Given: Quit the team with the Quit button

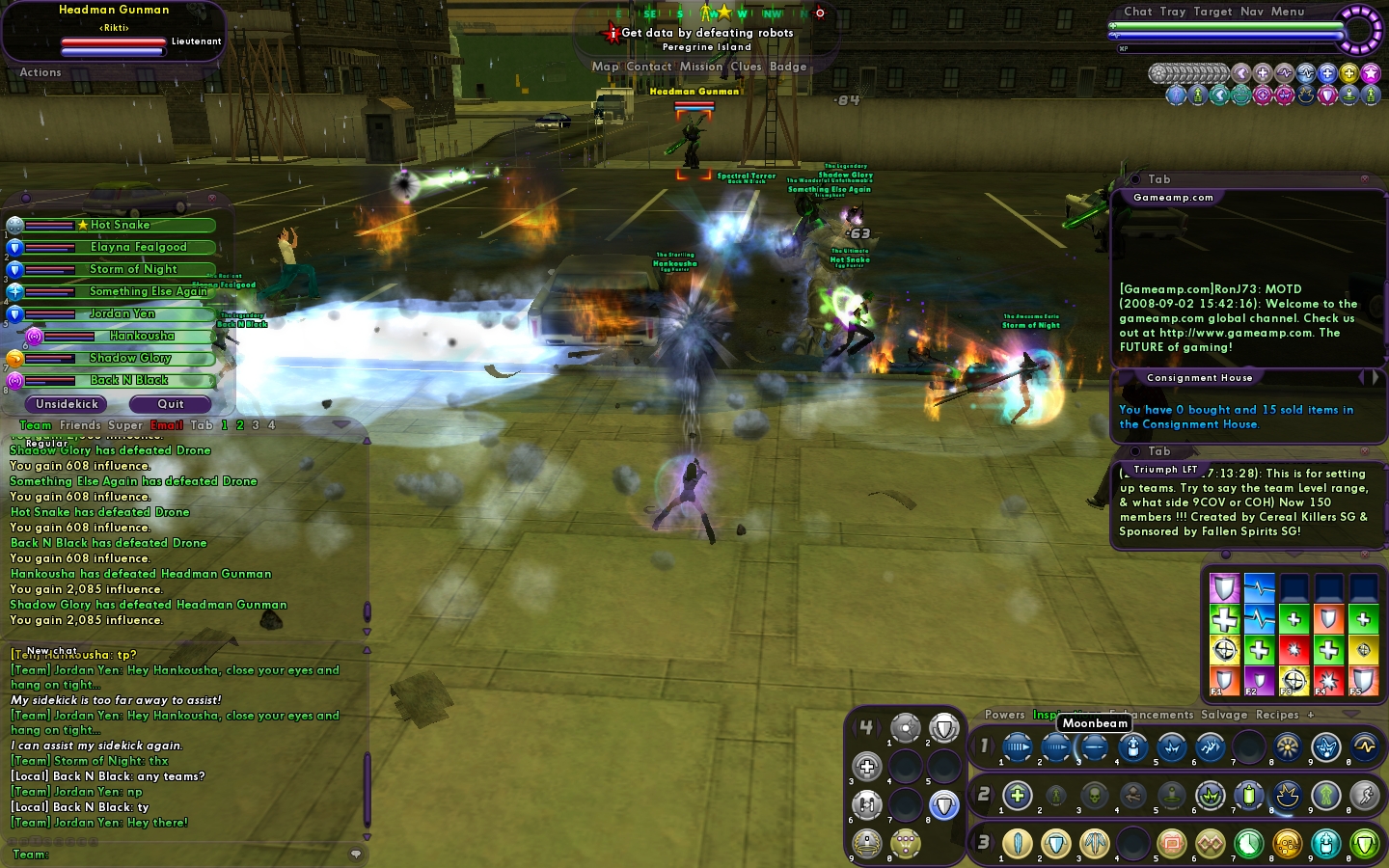Looking at the screenshot, I should pos(171,404).
